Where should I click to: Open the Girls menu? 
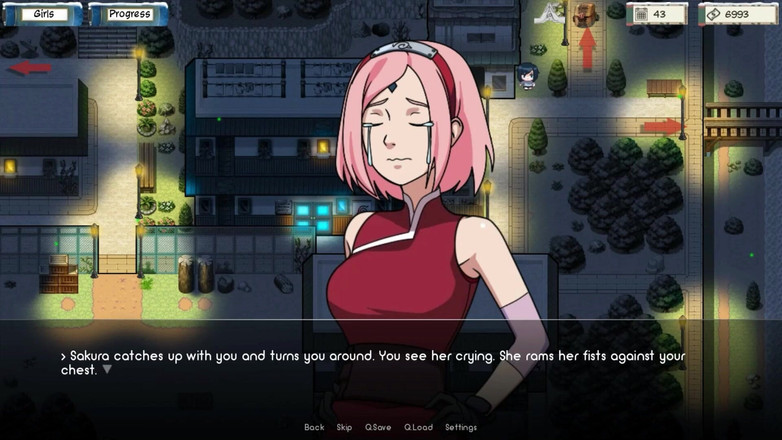tap(44, 14)
